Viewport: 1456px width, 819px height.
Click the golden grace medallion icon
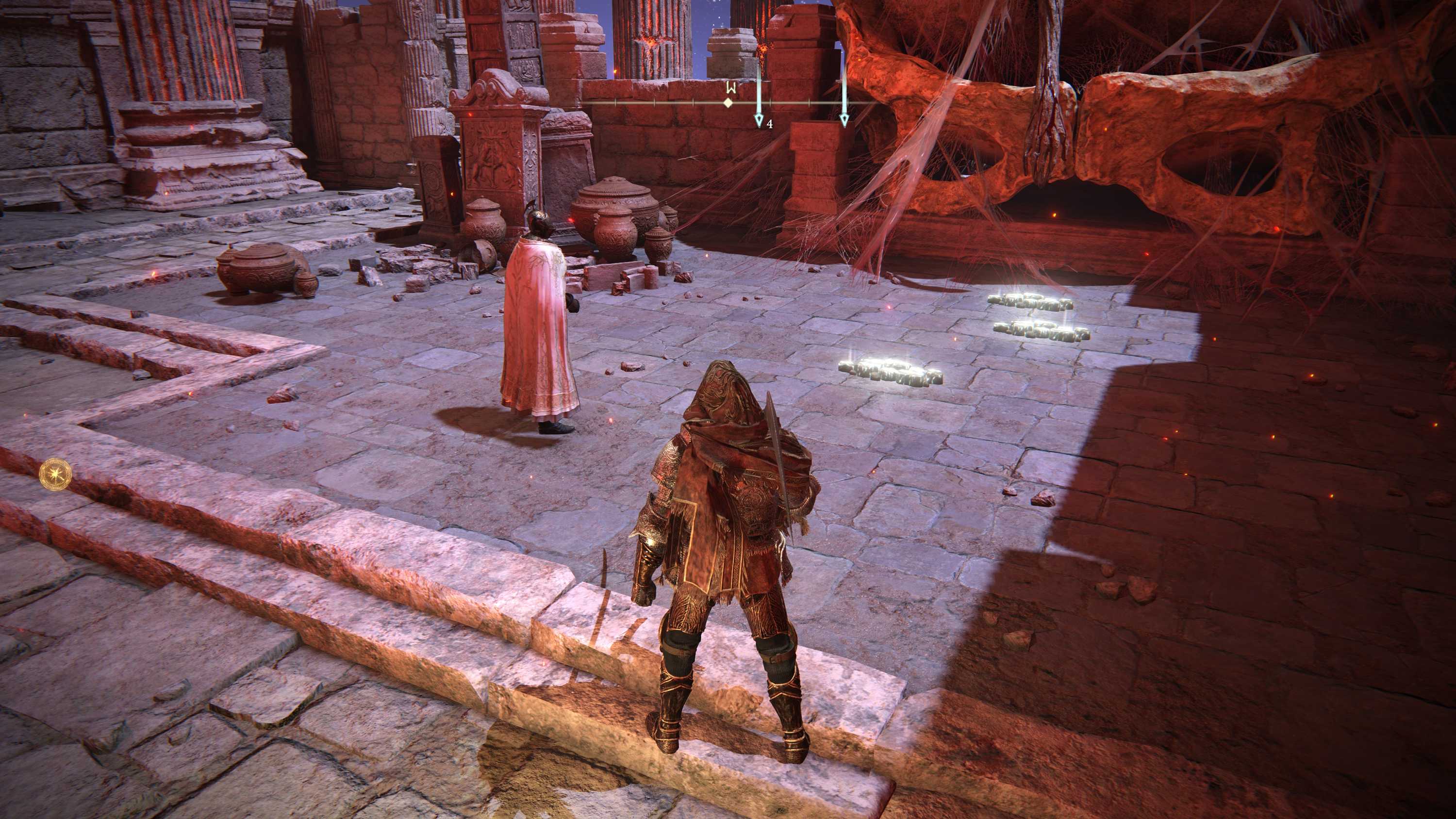click(x=55, y=475)
